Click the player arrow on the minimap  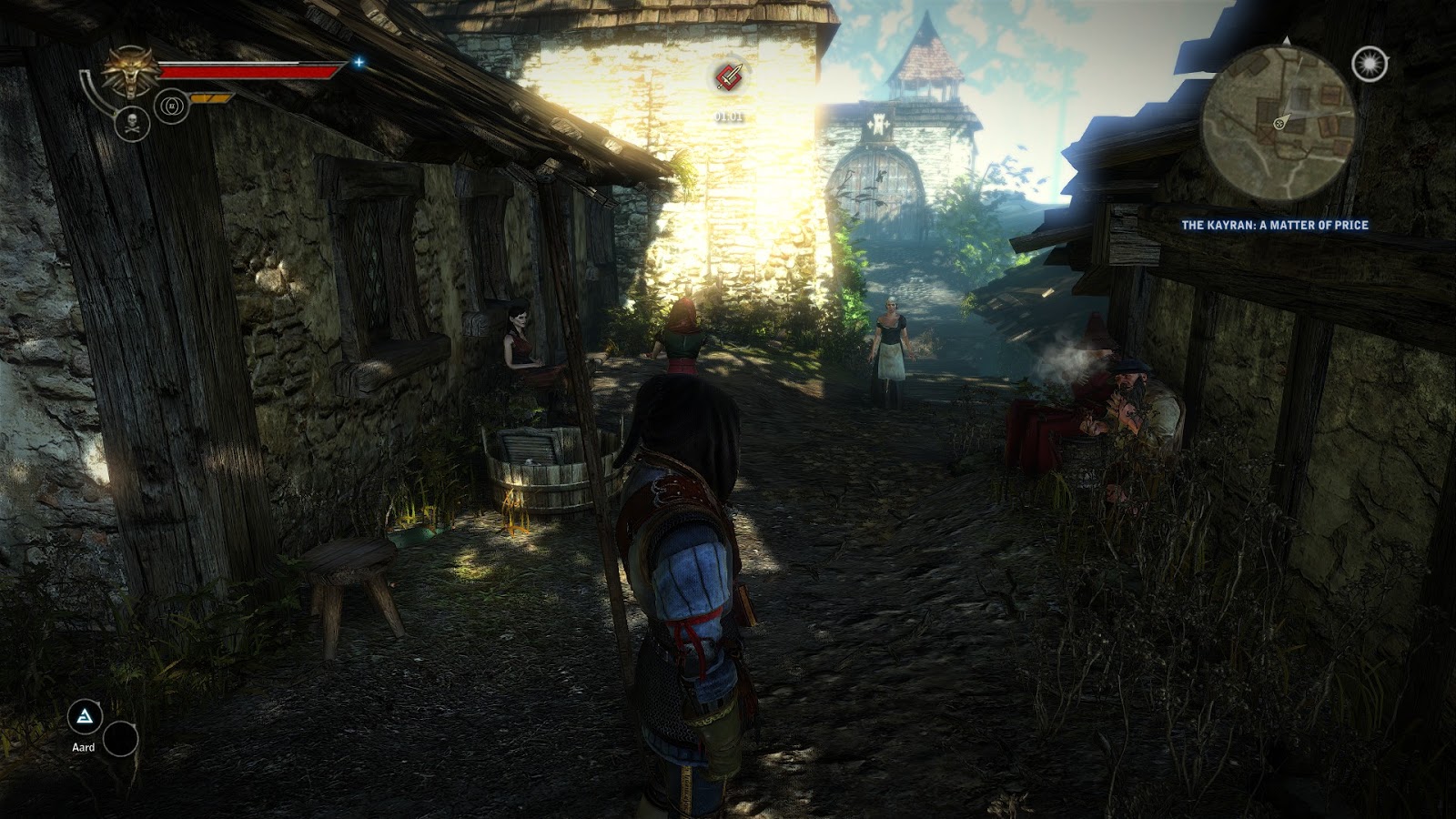[x=1280, y=124]
